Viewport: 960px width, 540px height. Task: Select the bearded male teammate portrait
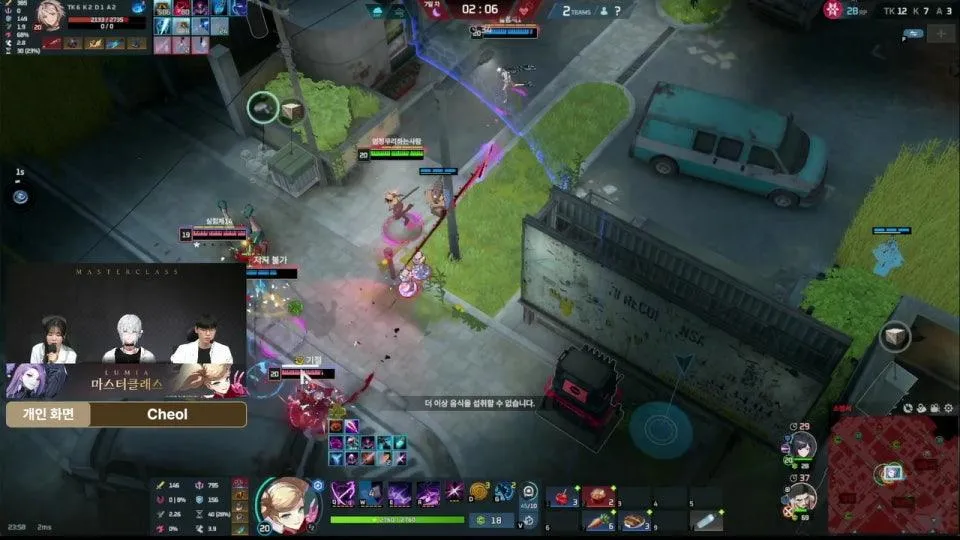pyautogui.click(x=803, y=498)
